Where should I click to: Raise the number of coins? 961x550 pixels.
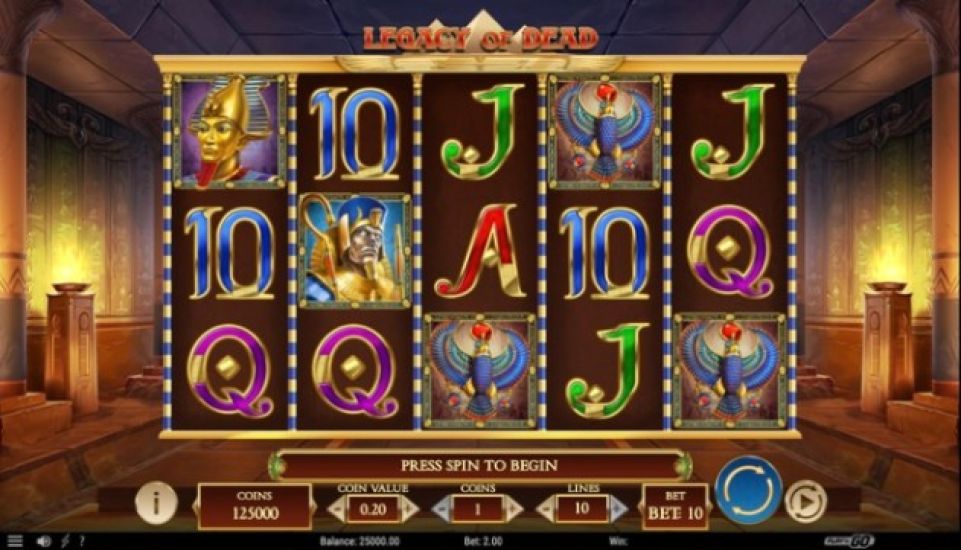pyautogui.click(x=513, y=509)
